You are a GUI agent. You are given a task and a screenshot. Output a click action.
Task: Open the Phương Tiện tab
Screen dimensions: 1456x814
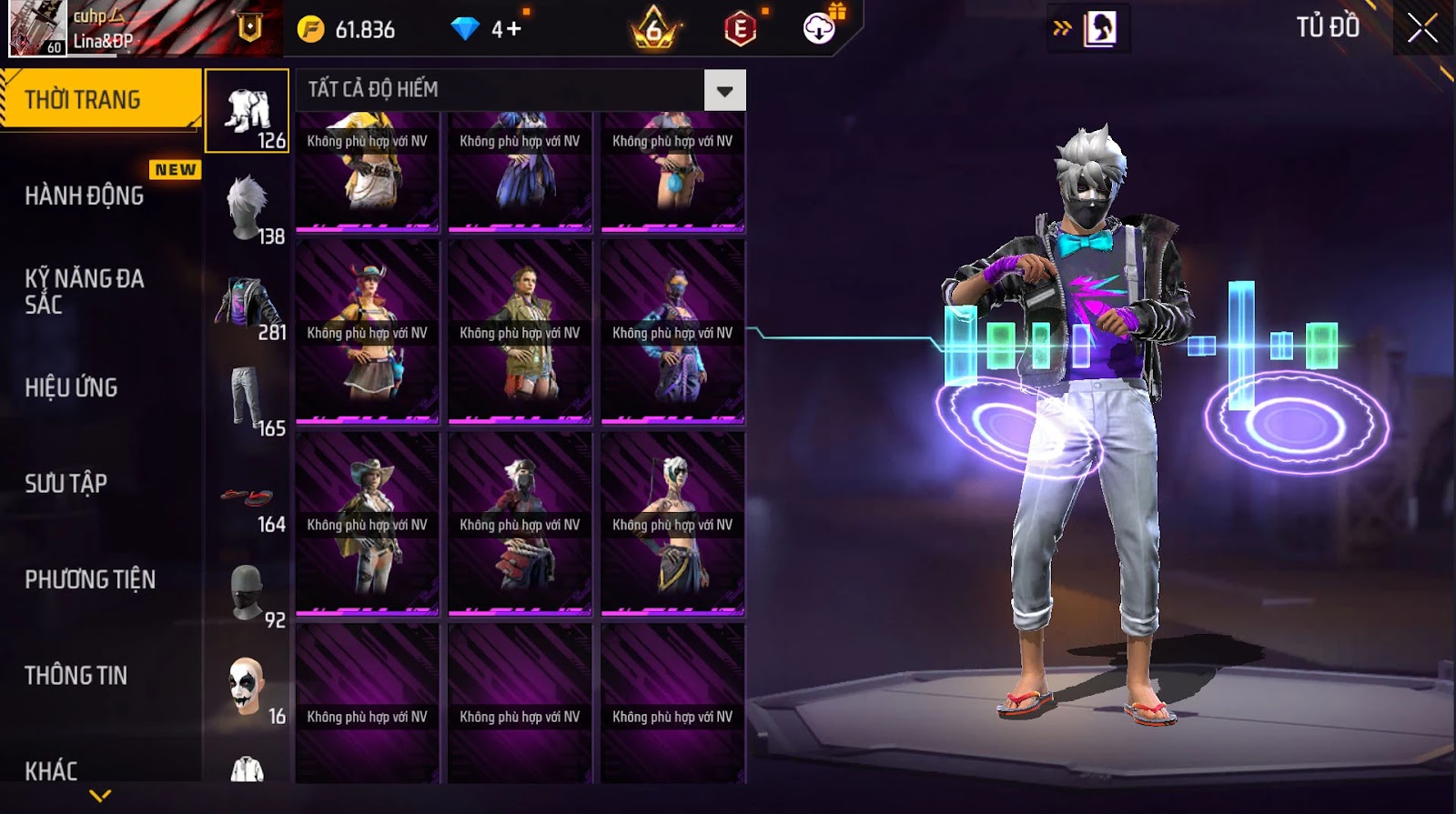click(x=90, y=579)
